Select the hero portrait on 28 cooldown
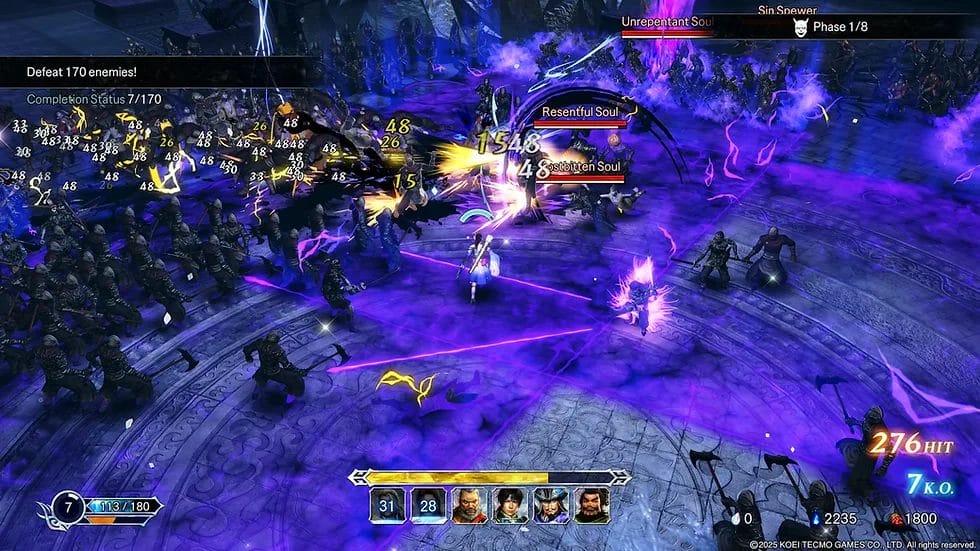Screen dimensions: 980x551 tap(426, 505)
